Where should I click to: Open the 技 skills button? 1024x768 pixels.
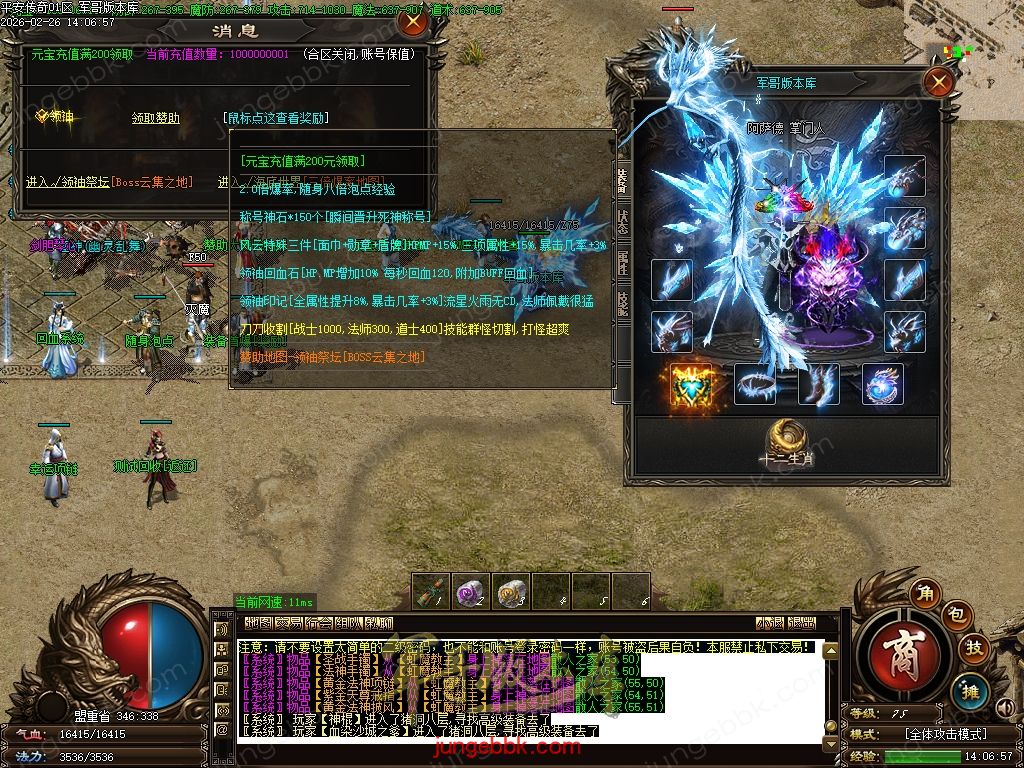972,649
